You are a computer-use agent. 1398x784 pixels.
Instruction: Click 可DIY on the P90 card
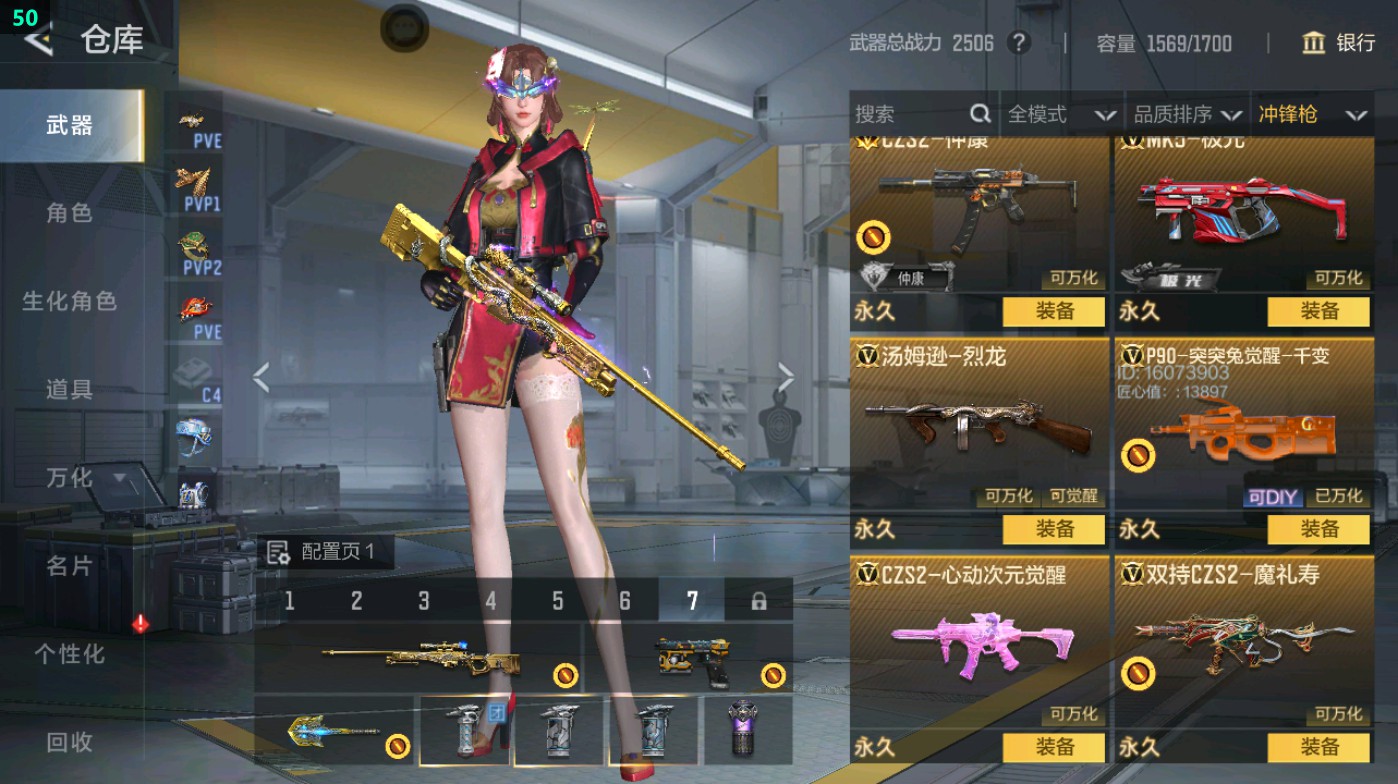click(1274, 496)
